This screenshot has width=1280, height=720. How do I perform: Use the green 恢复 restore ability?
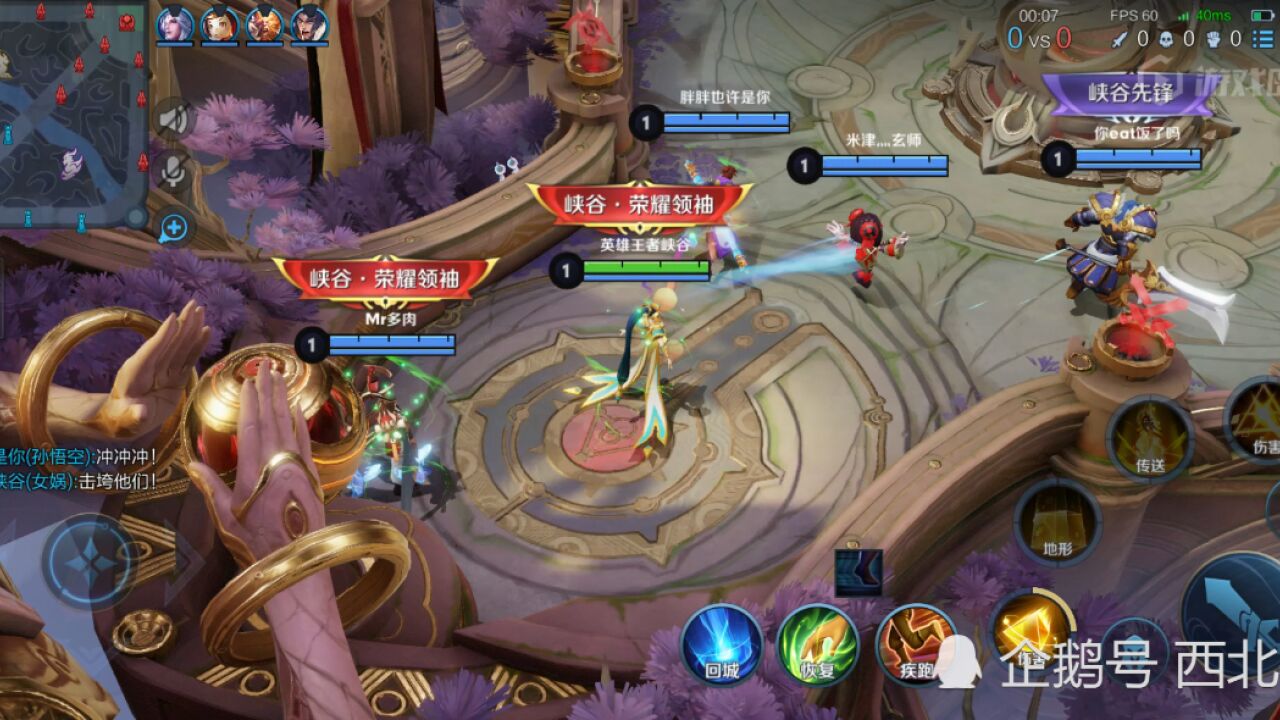pyautogui.click(x=818, y=645)
